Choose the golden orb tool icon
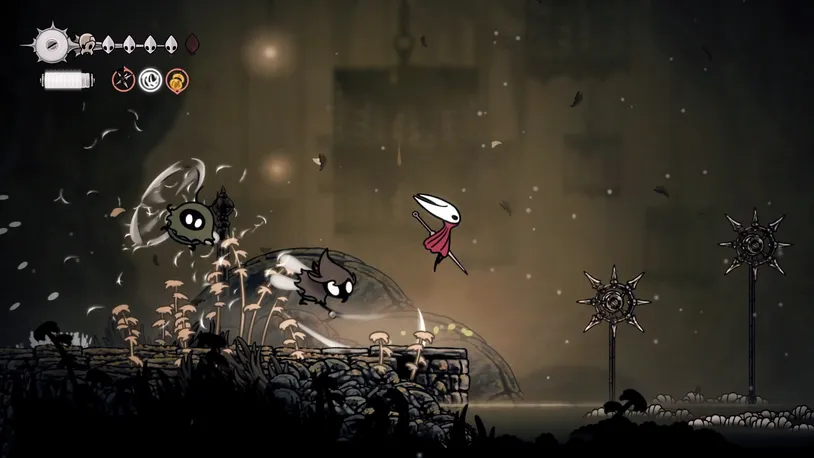This screenshot has width=814, height=458. click(x=177, y=80)
